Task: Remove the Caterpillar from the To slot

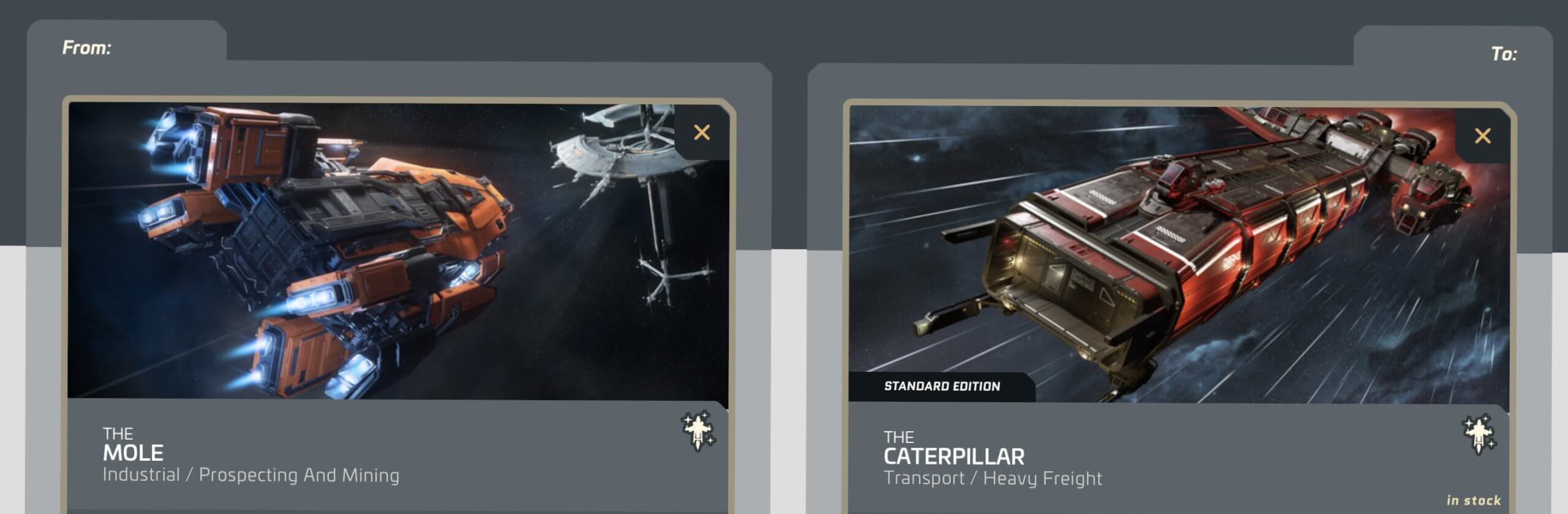Action: click(x=1483, y=136)
